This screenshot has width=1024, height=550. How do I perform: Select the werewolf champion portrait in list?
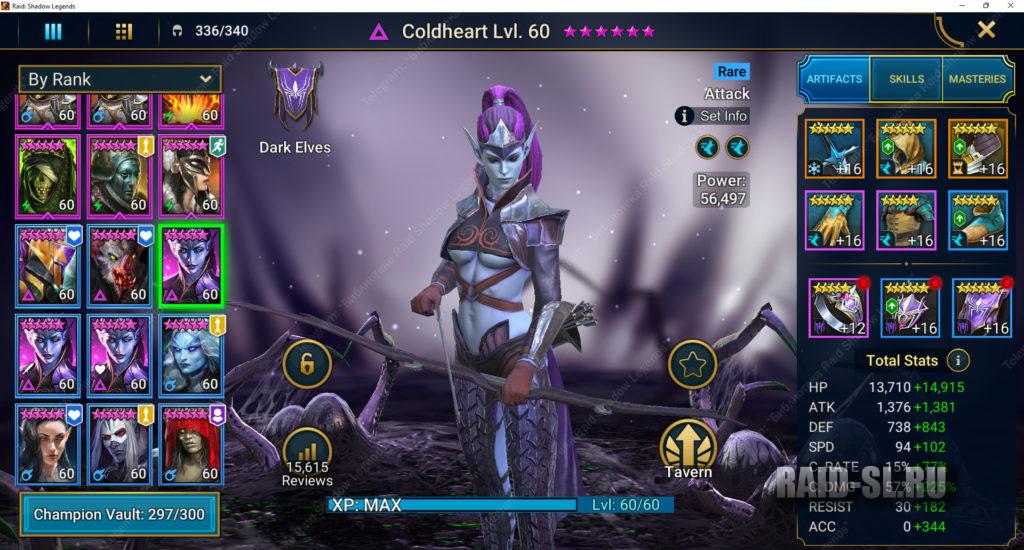click(120, 264)
